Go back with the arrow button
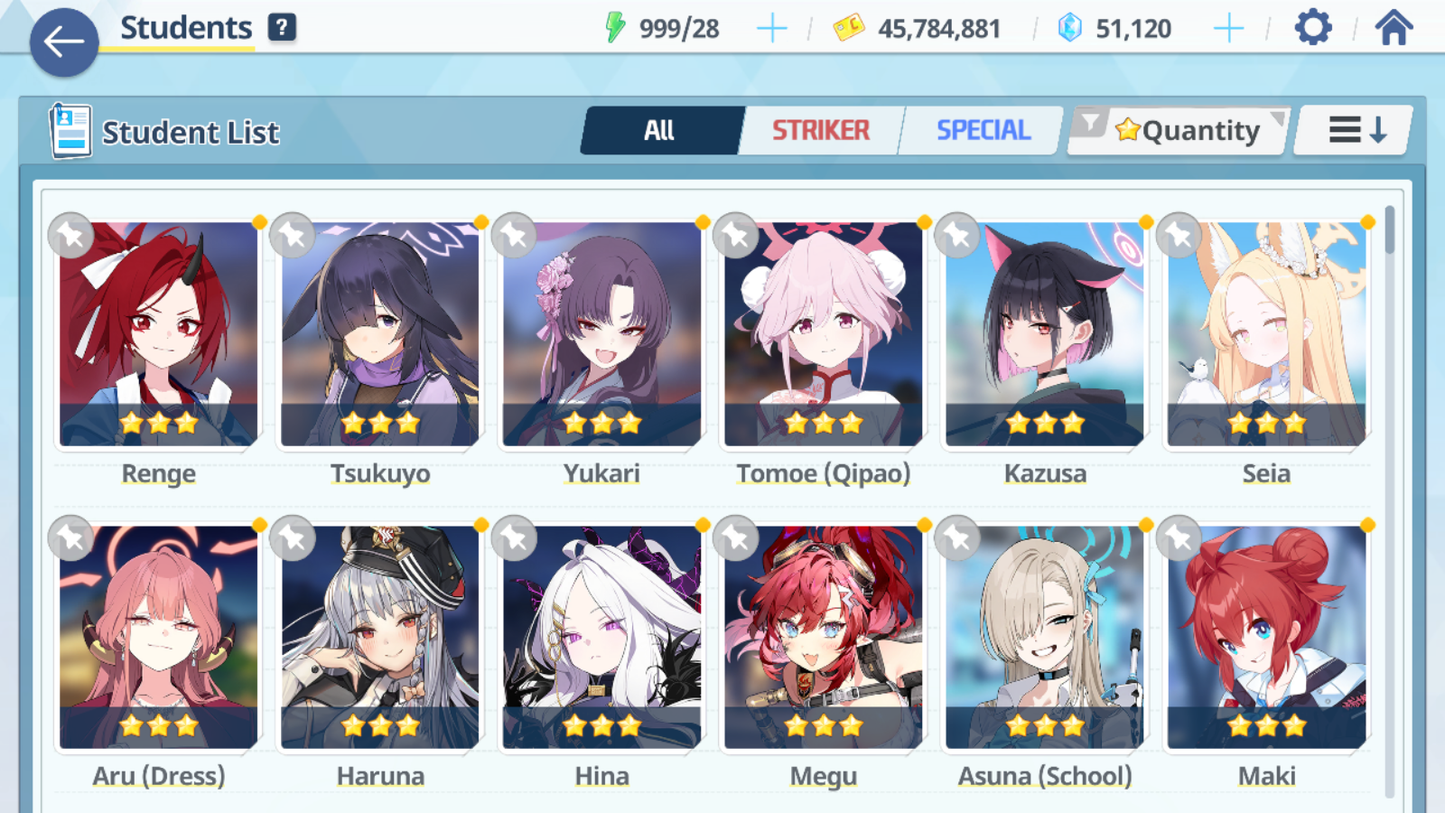 click(x=64, y=42)
